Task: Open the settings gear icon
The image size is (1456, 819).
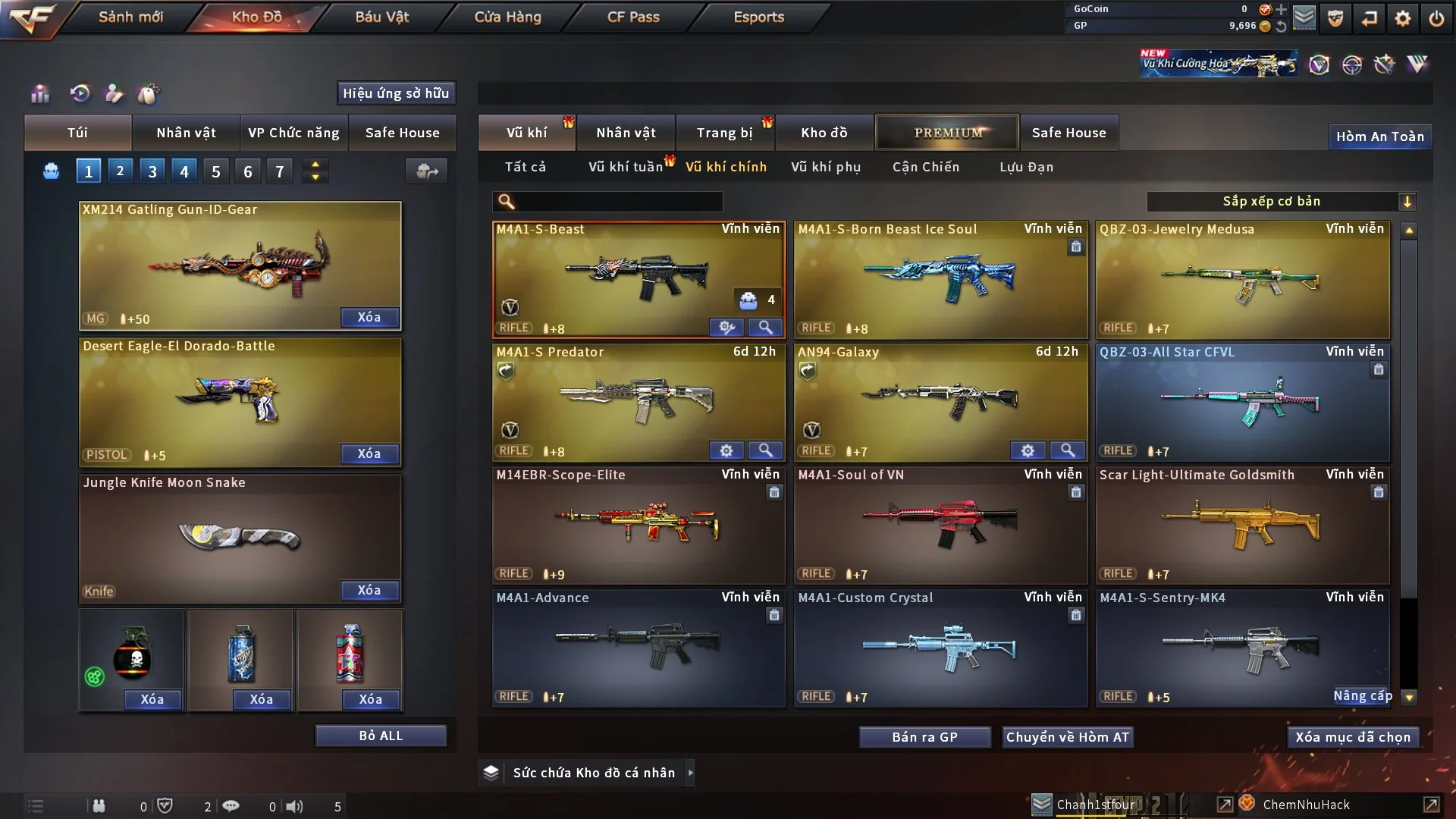Action: pos(1402,18)
